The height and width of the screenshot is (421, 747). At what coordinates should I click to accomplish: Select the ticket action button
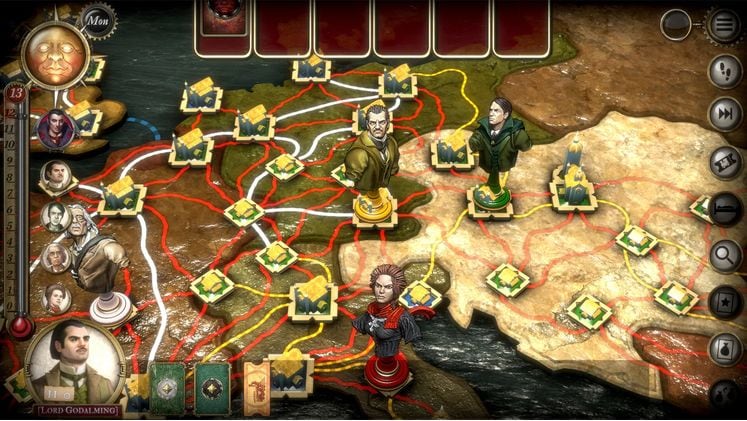(725, 161)
